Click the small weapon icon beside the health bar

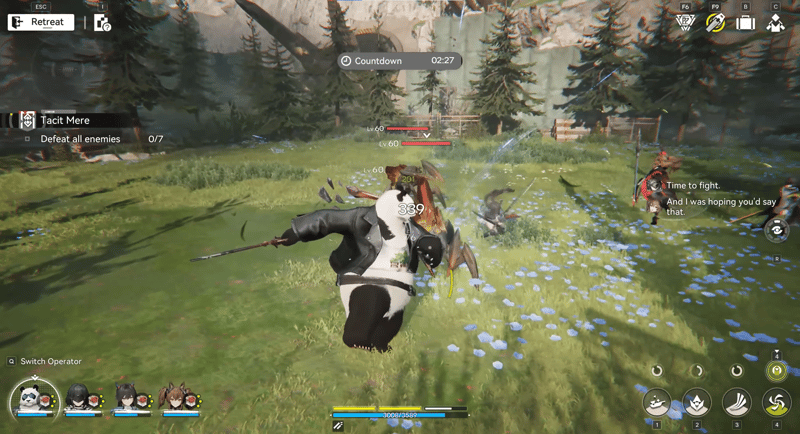(x=338, y=426)
